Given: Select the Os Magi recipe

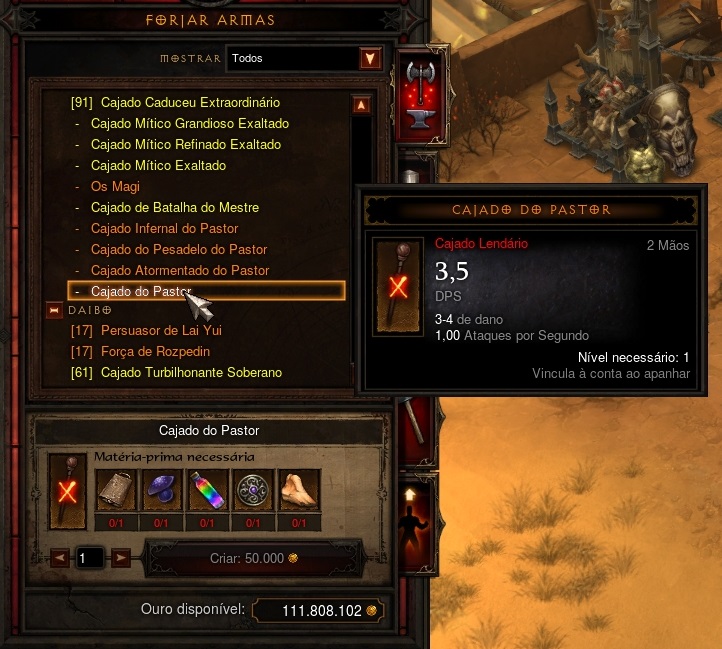Looking at the screenshot, I should pyautogui.click(x=115, y=187).
